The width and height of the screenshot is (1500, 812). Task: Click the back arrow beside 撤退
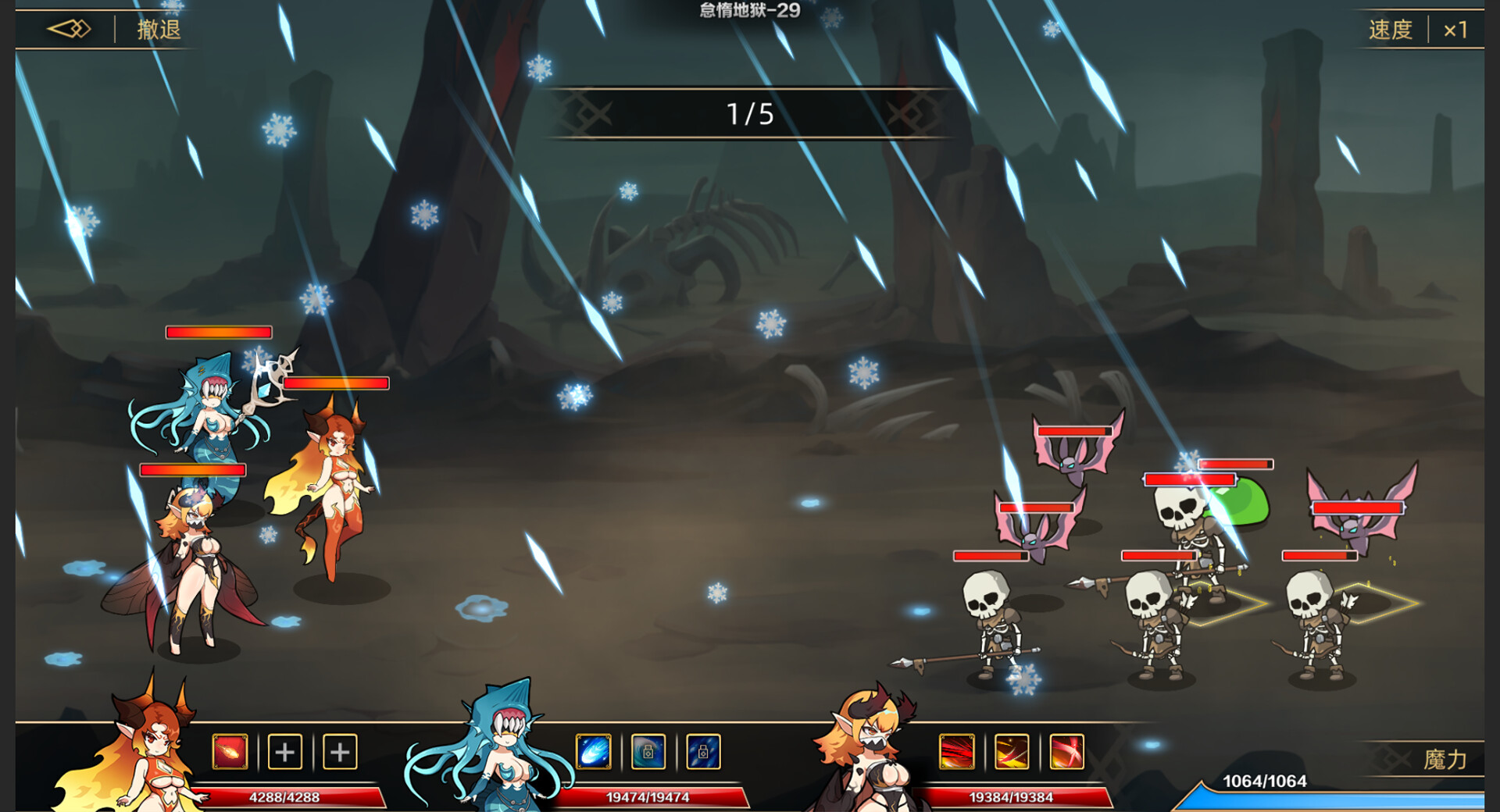69,28
